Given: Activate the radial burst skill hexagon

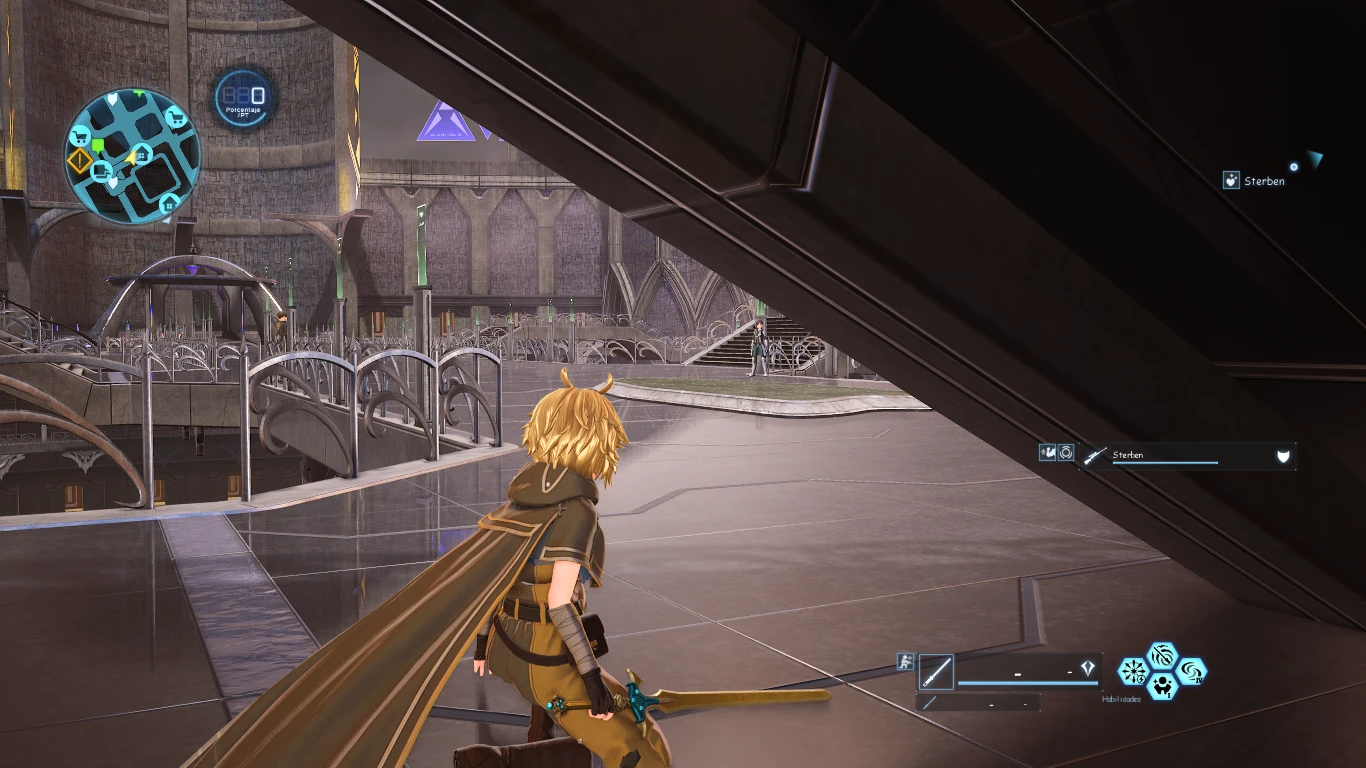Looking at the screenshot, I should click(x=1132, y=671).
